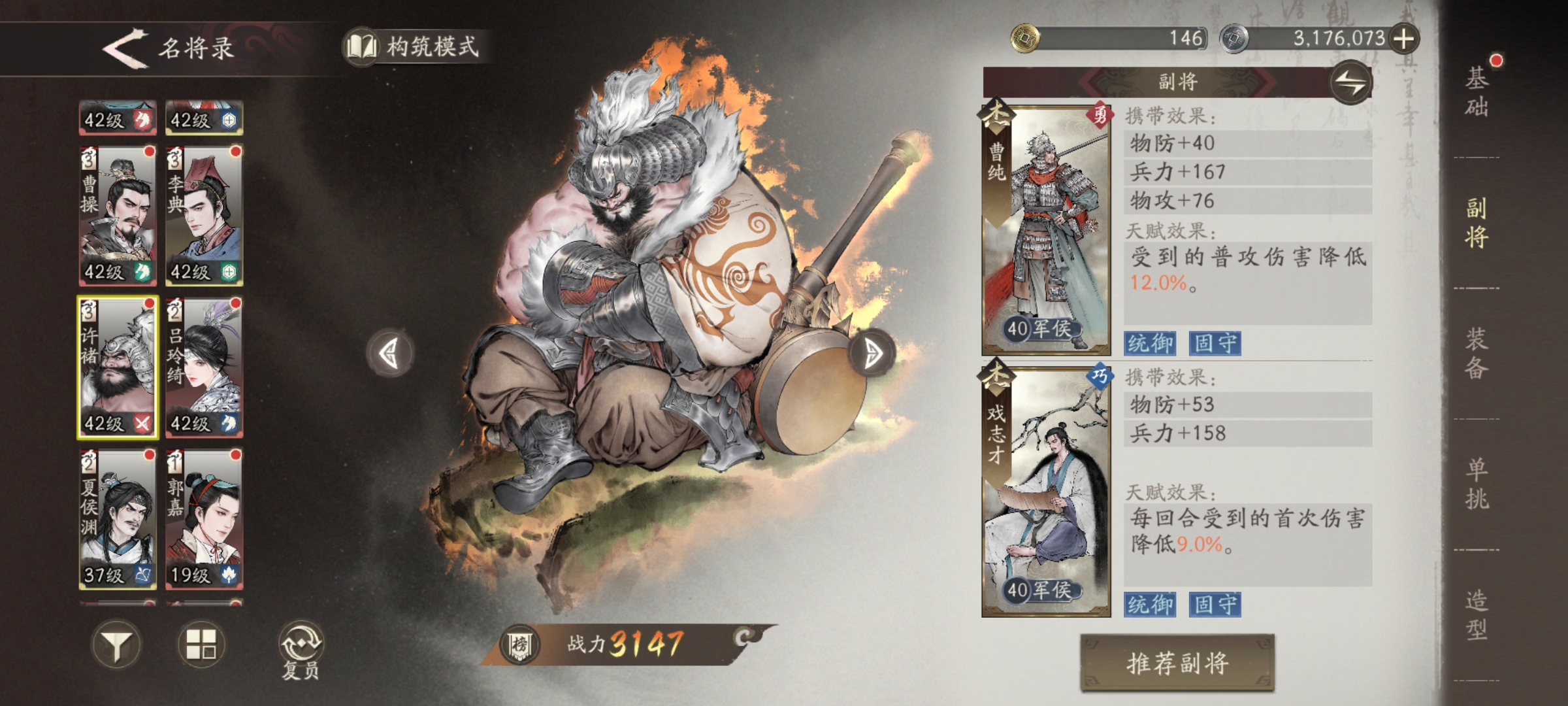Open 构筑模式 build mode

tap(417, 46)
